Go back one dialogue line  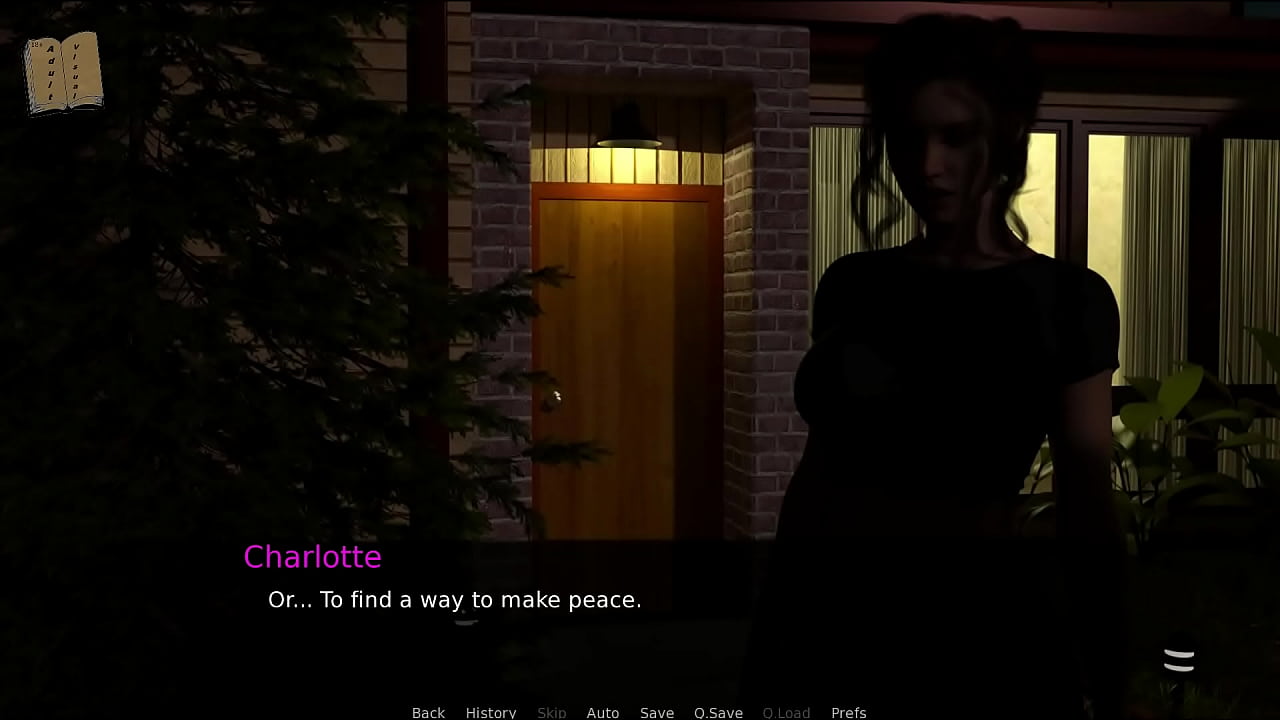click(428, 712)
